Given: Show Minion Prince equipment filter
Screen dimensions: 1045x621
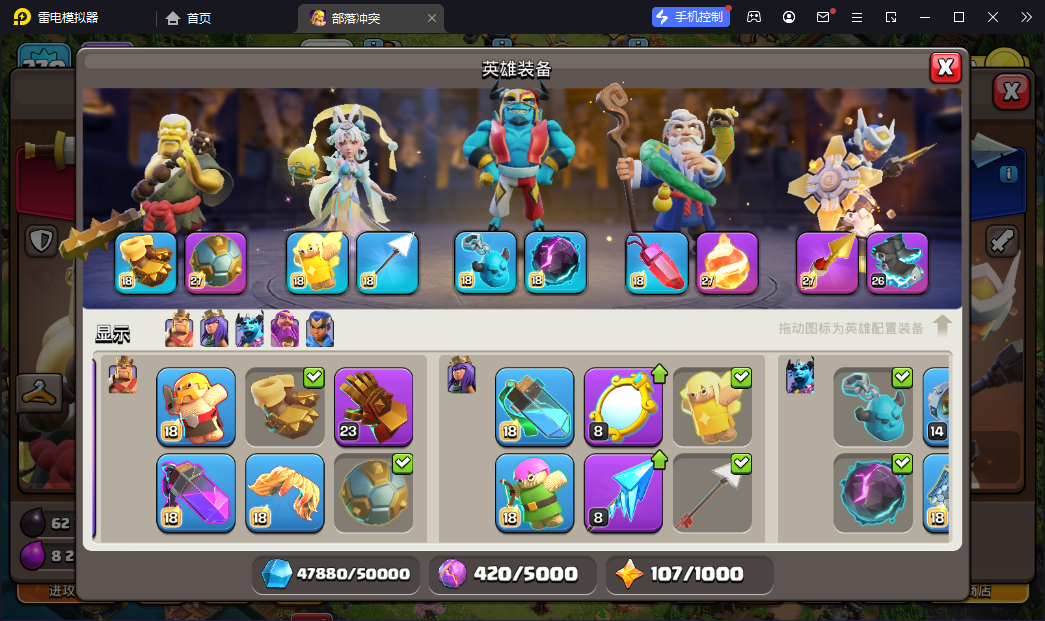Looking at the screenshot, I should tap(250, 329).
